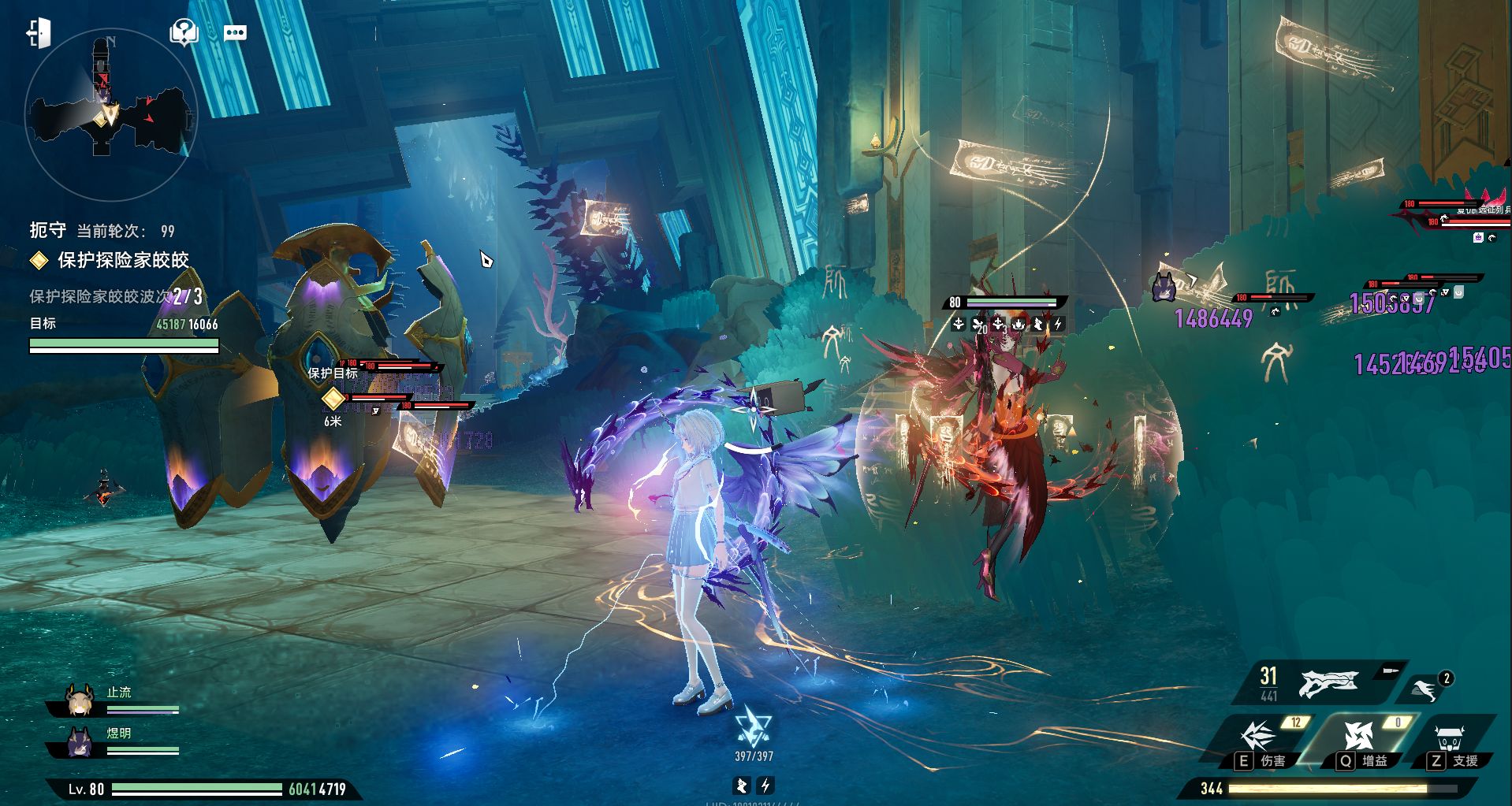Select the ranged weapon slot

pos(1328,684)
